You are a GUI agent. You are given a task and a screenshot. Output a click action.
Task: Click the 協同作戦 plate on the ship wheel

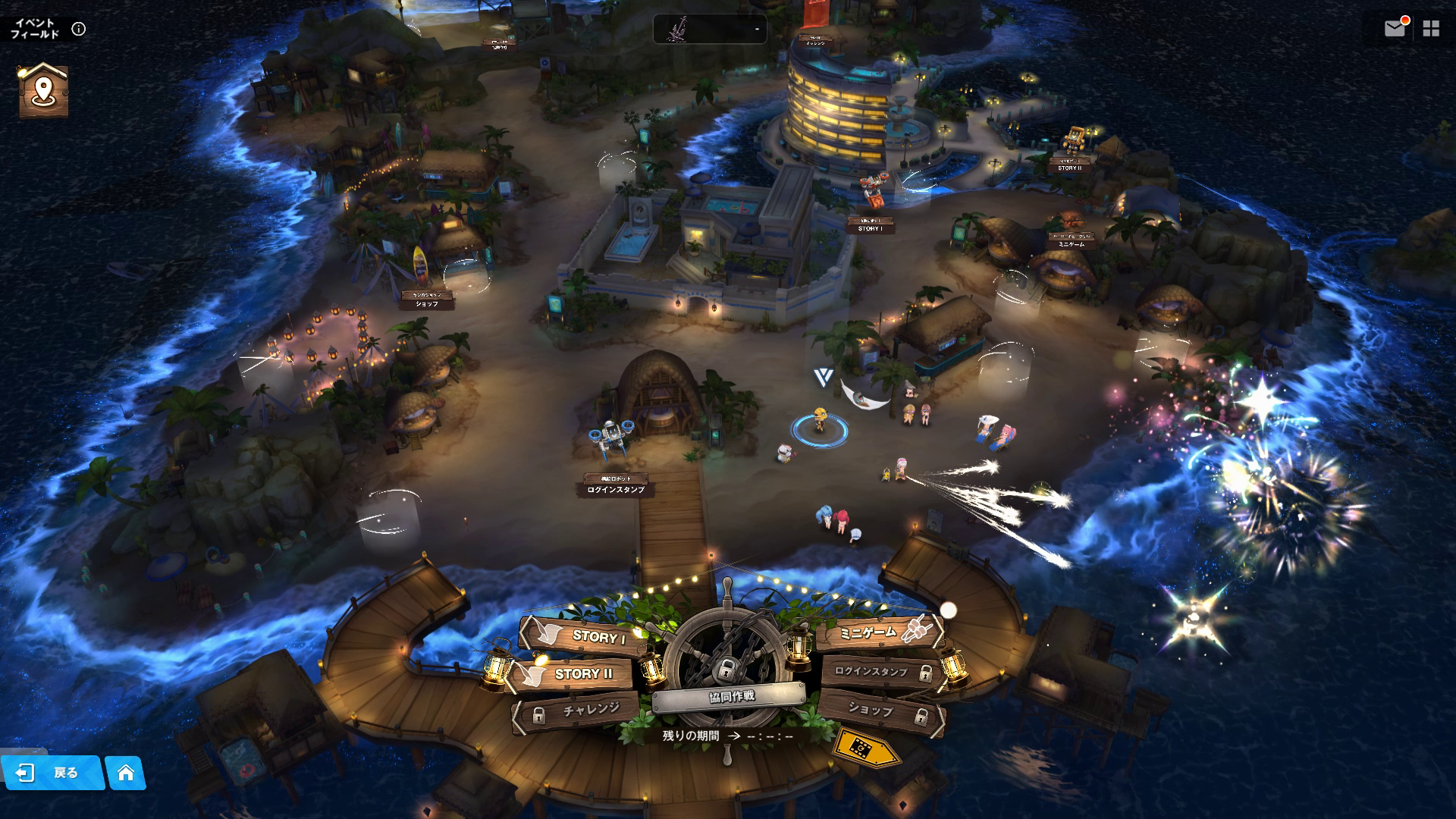point(731,697)
